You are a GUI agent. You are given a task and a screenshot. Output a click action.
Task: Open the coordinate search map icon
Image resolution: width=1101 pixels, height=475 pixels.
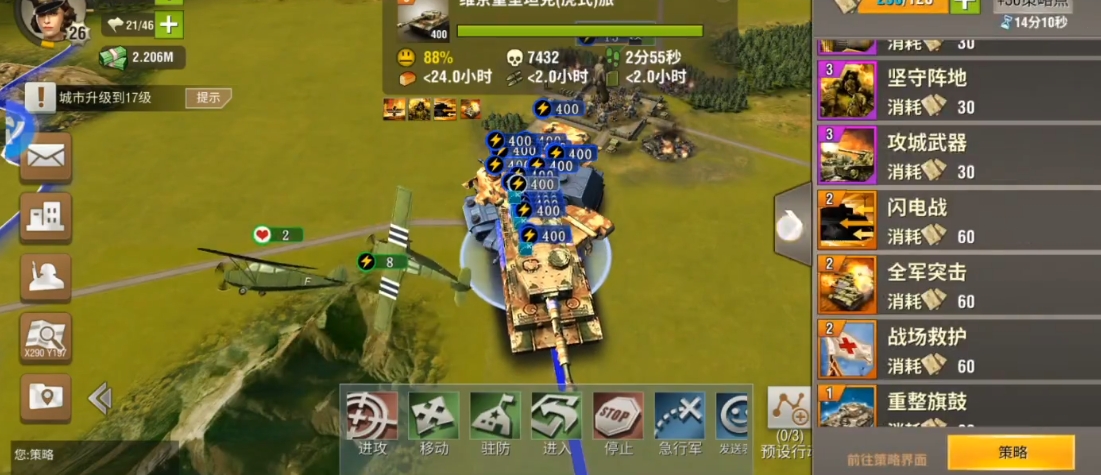(46, 337)
